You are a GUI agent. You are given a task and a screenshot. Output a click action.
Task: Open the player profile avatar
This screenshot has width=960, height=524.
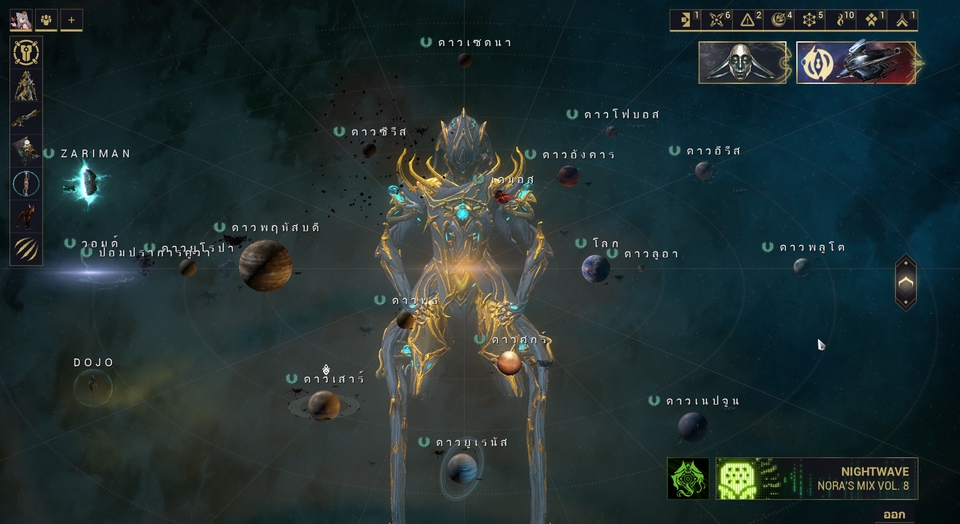pyautogui.click(x=22, y=19)
